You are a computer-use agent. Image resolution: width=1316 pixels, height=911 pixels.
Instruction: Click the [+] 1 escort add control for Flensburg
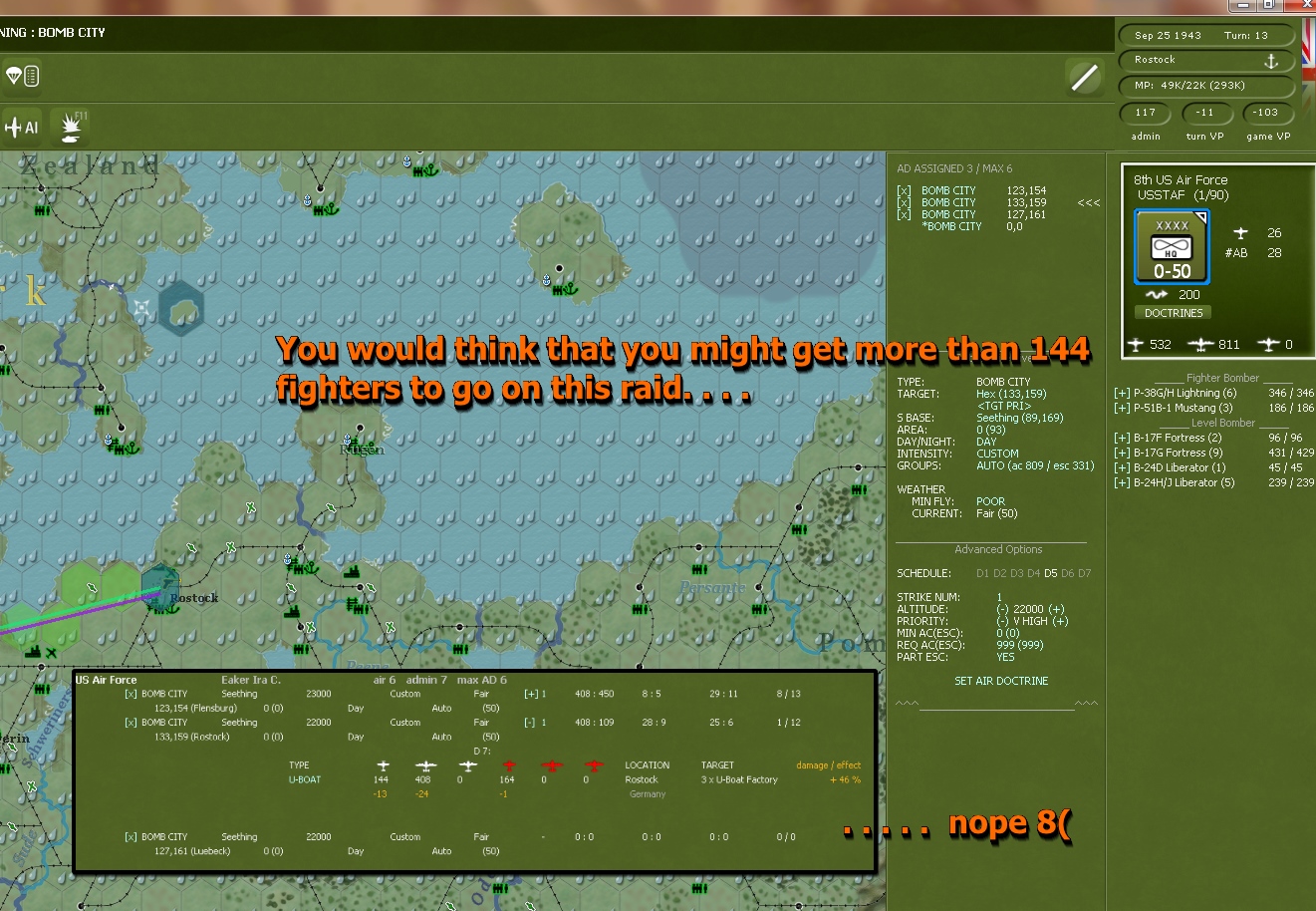(x=530, y=693)
